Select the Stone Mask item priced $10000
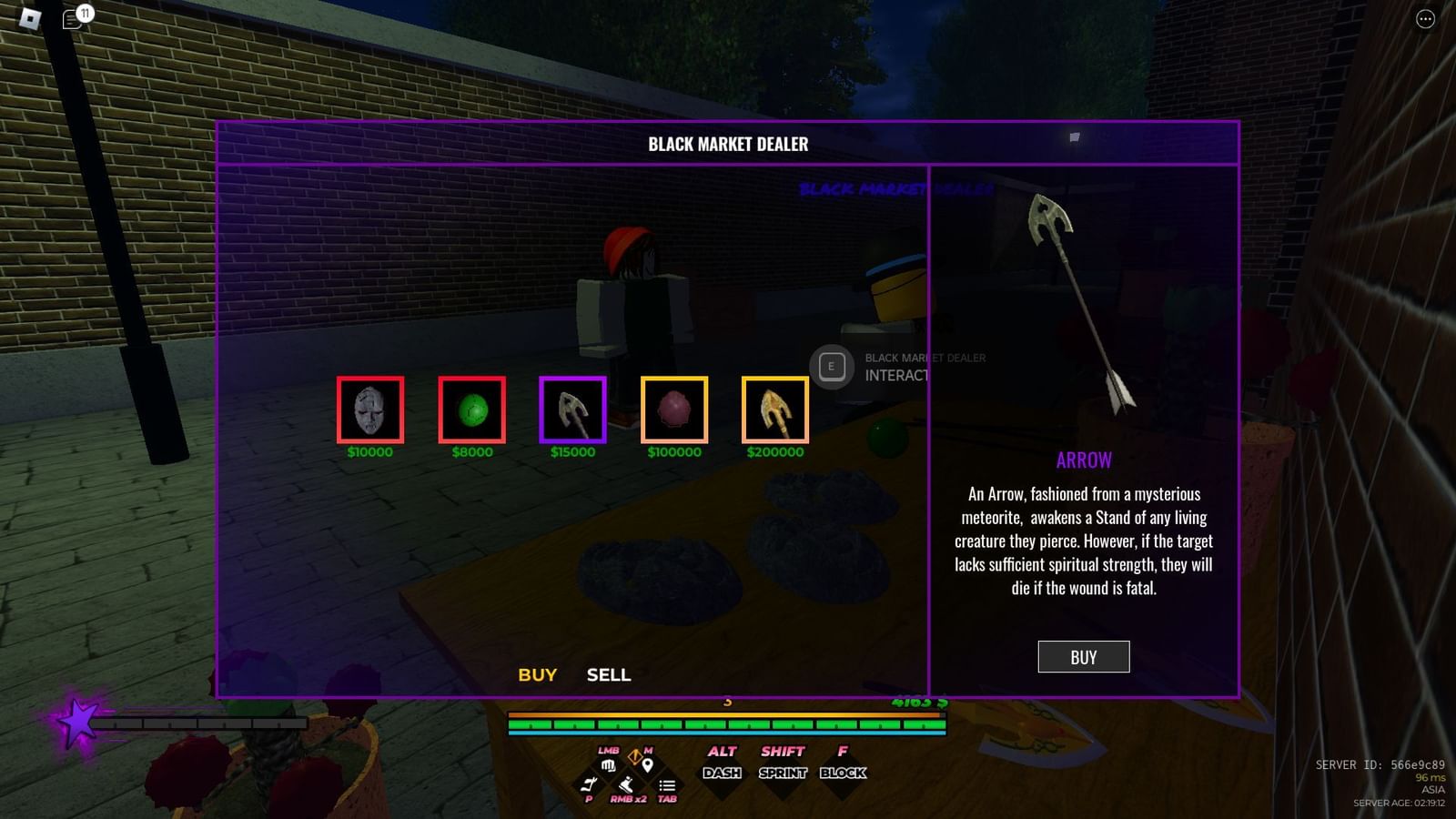Image resolution: width=1456 pixels, height=819 pixels. (x=369, y=409)
